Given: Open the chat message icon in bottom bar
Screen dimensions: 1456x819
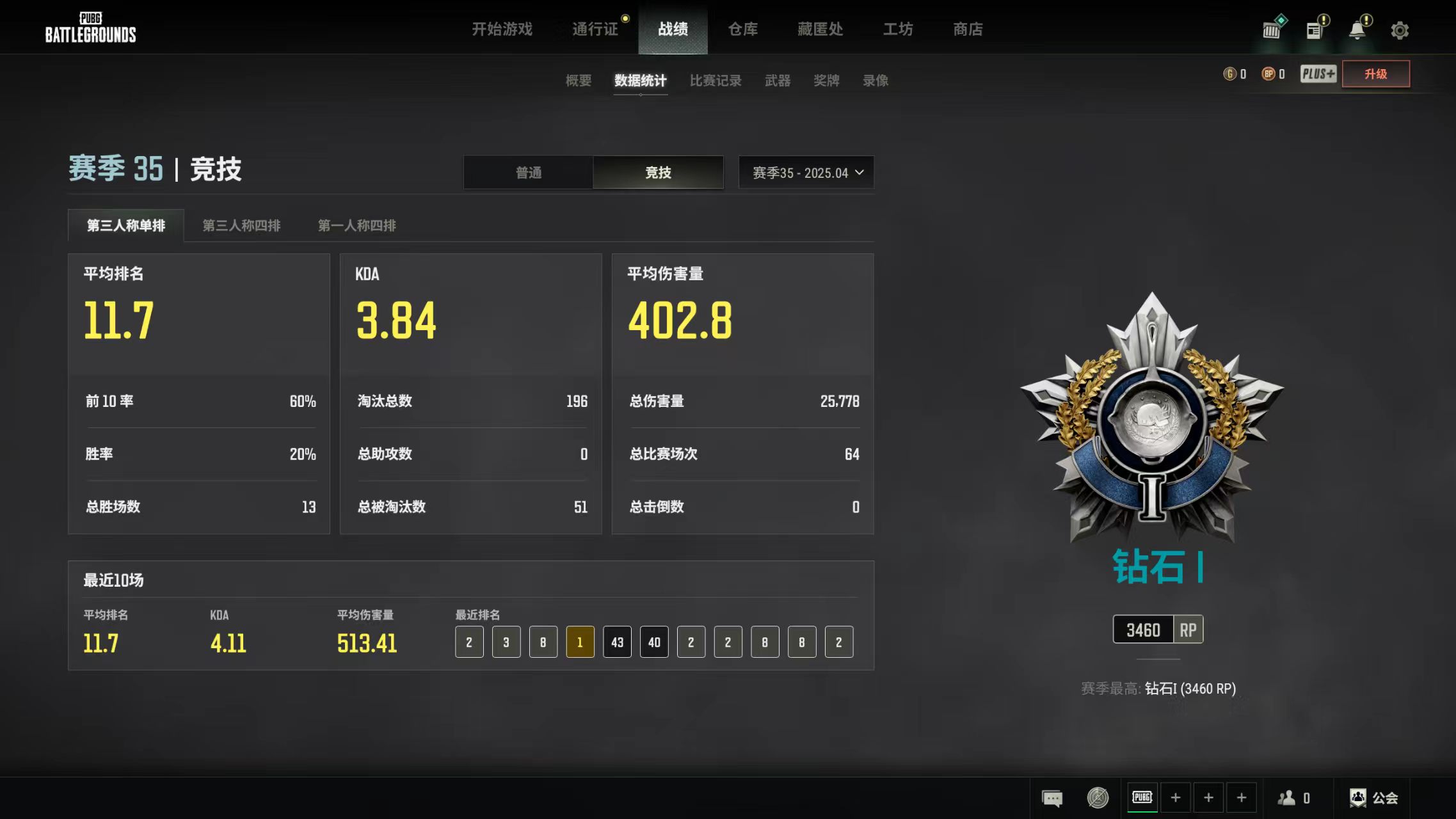Looking at the screenshot, I should coord(1052,797).
